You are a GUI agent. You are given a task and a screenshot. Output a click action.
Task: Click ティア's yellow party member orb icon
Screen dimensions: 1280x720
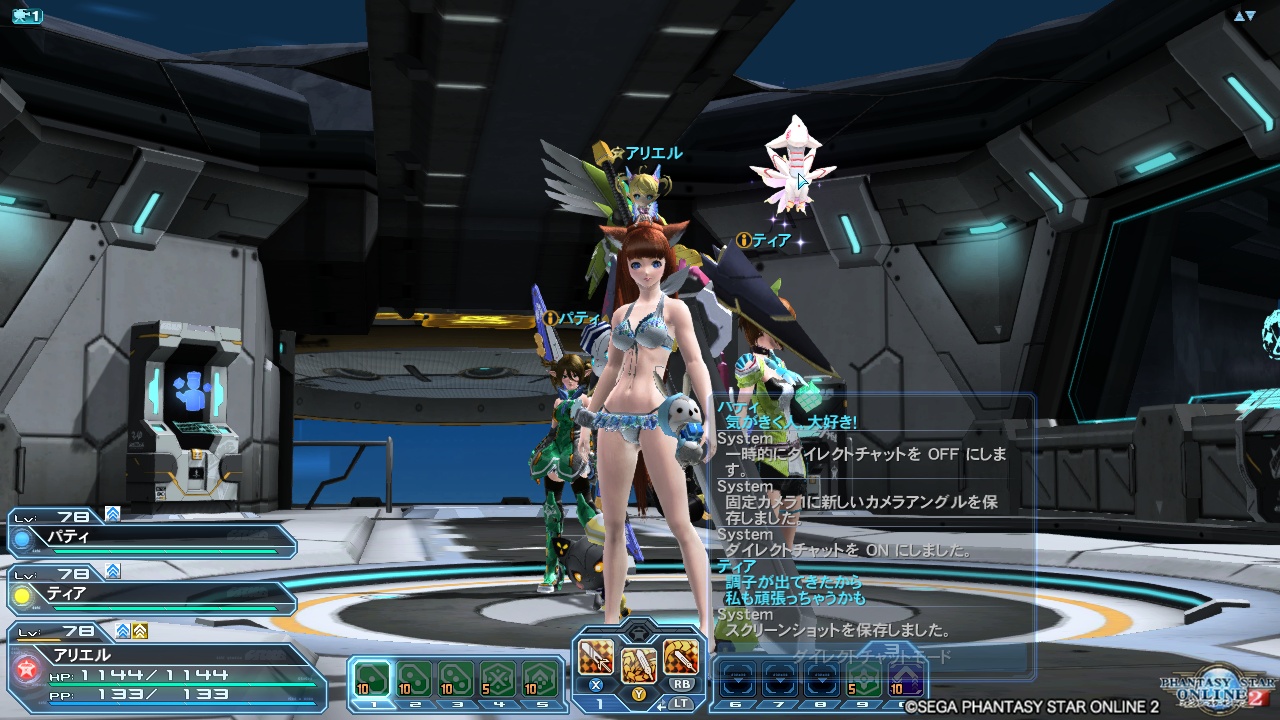coord(20,596)
